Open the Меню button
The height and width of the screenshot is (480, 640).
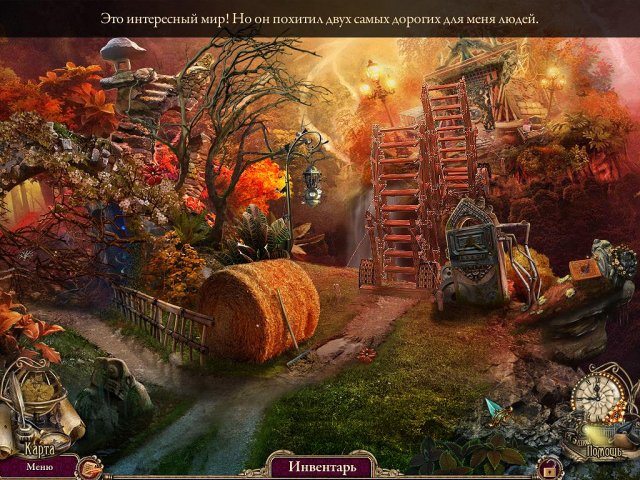pyautogui.click(x=40, y=466)
